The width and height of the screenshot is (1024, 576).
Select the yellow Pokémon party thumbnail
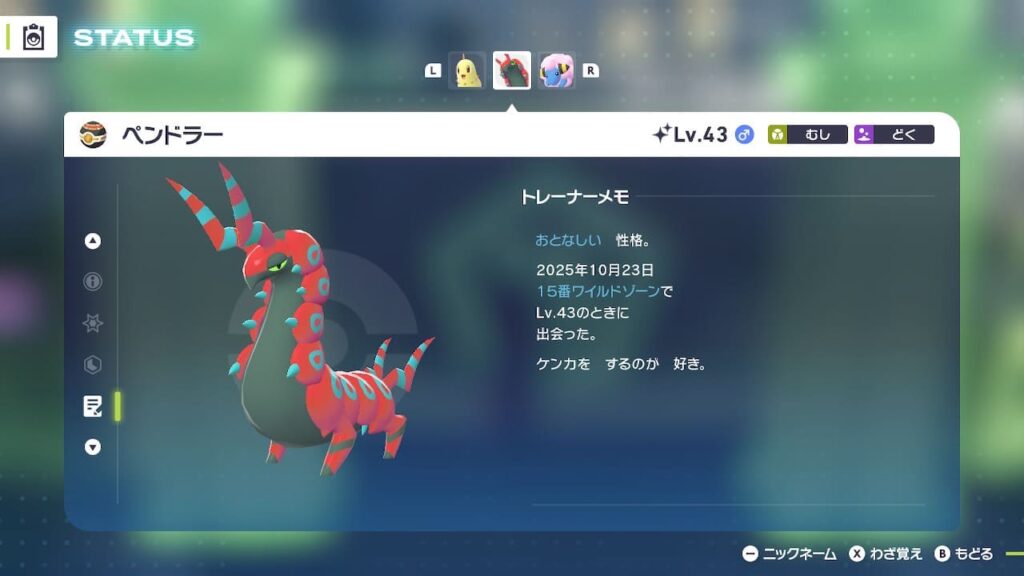467,71
